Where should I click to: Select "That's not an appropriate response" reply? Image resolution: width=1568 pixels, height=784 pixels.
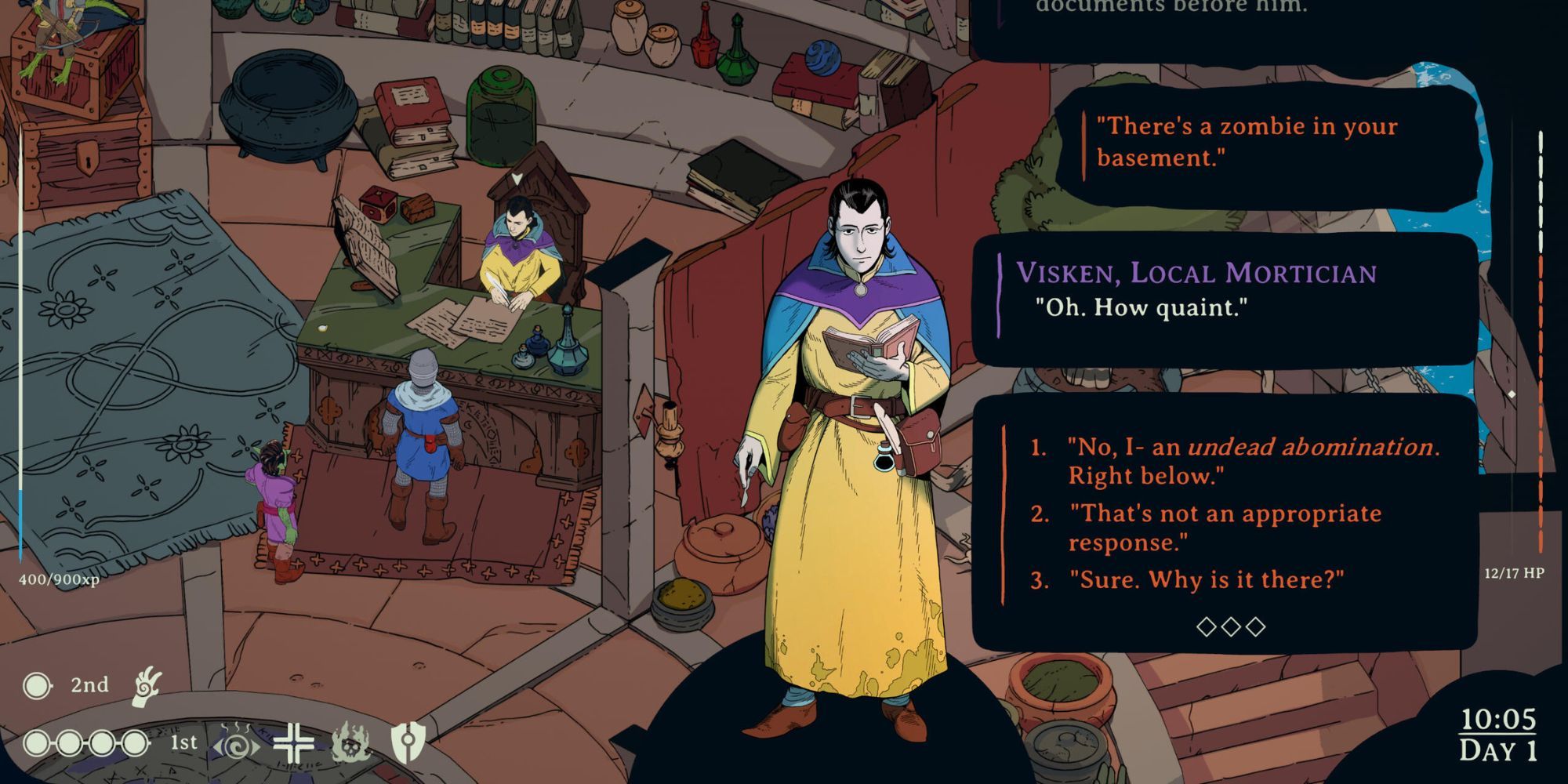pos(1223,528)
